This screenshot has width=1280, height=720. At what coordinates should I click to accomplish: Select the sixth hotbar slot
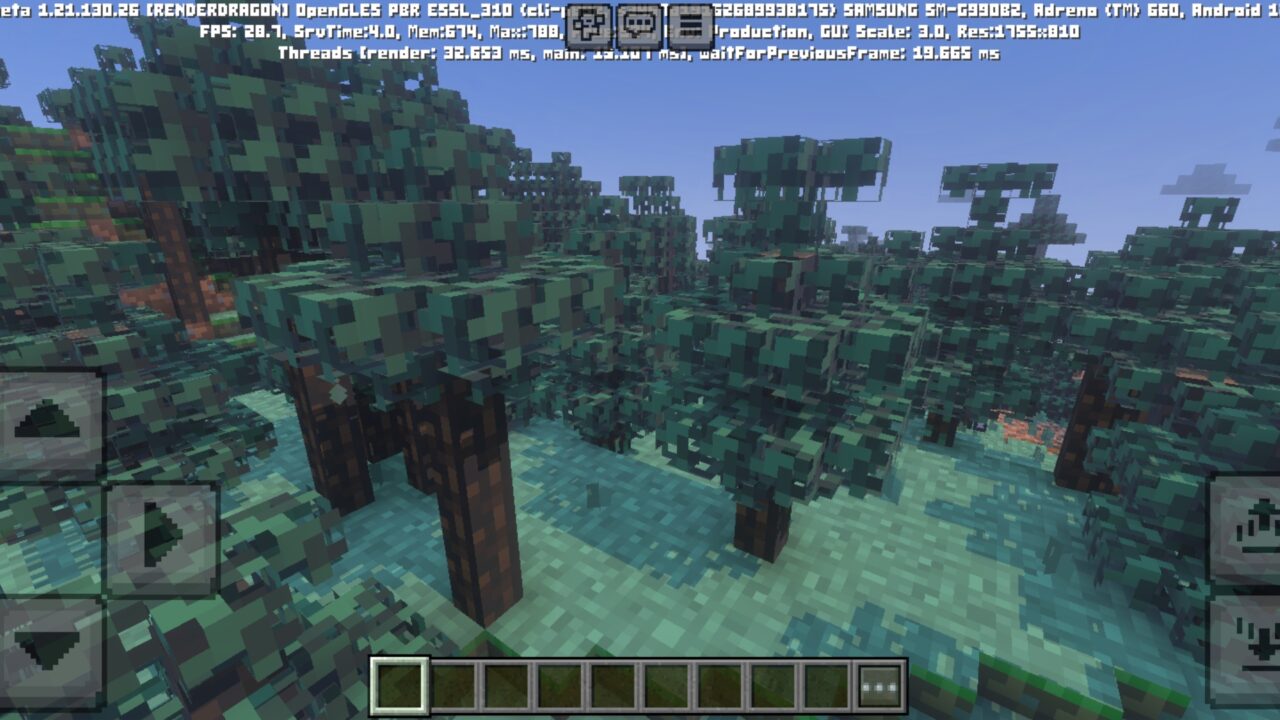(x=665, y=684)
